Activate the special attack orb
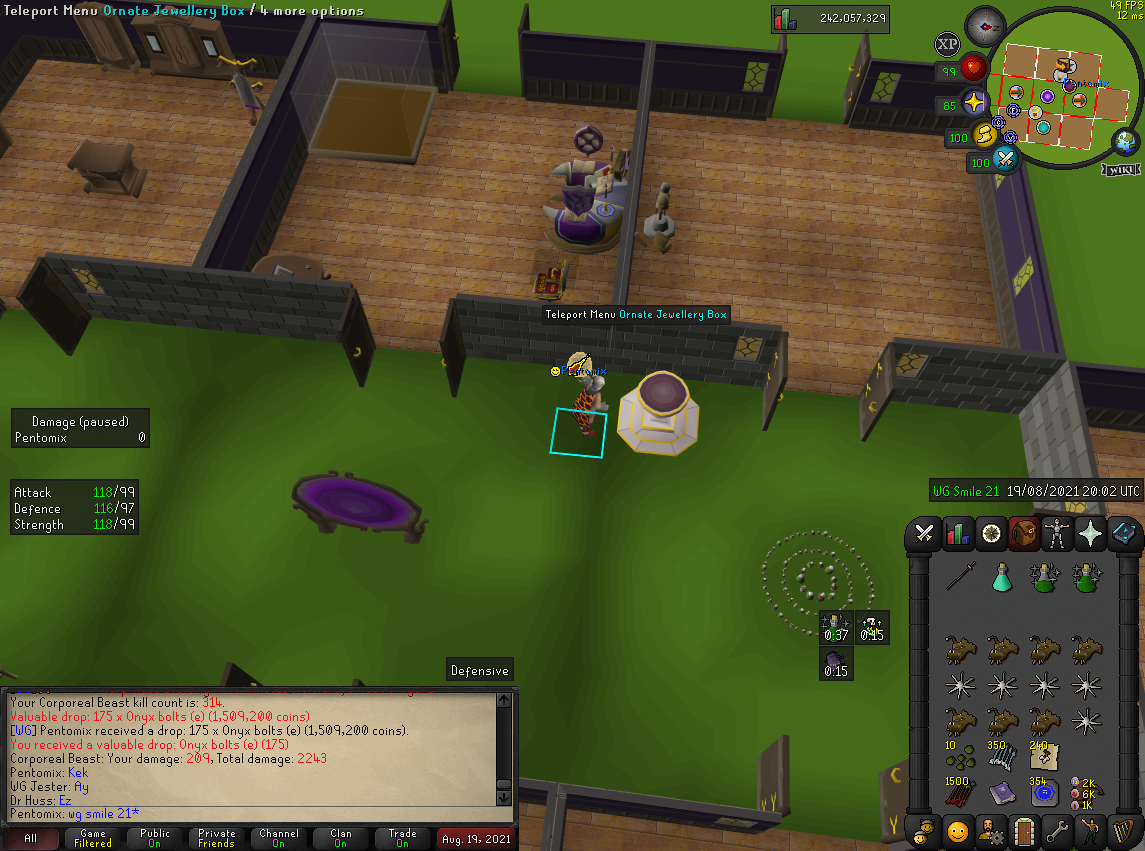This screenshot has height=851, width=1145. coord(1005,159)
